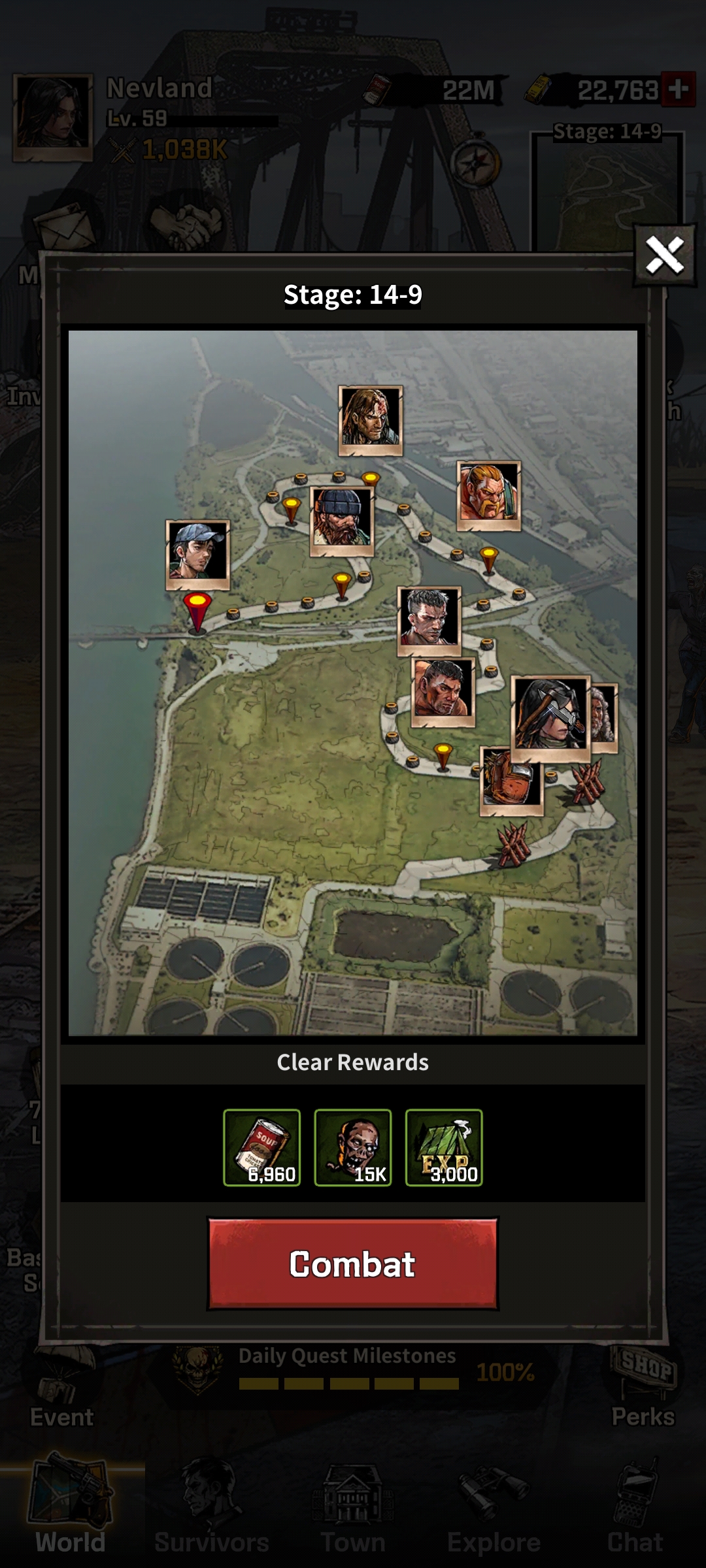Inspect the EXP tent clear reward
This screenshot has width=706, height=1568.
point(444,1147)
